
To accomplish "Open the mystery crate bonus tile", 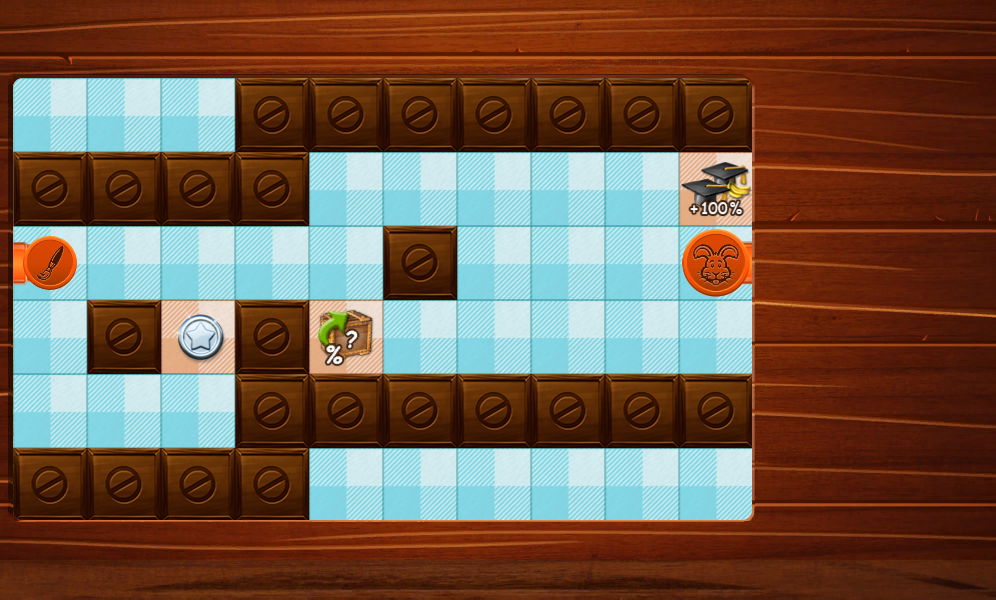I will tap(346, 337).
